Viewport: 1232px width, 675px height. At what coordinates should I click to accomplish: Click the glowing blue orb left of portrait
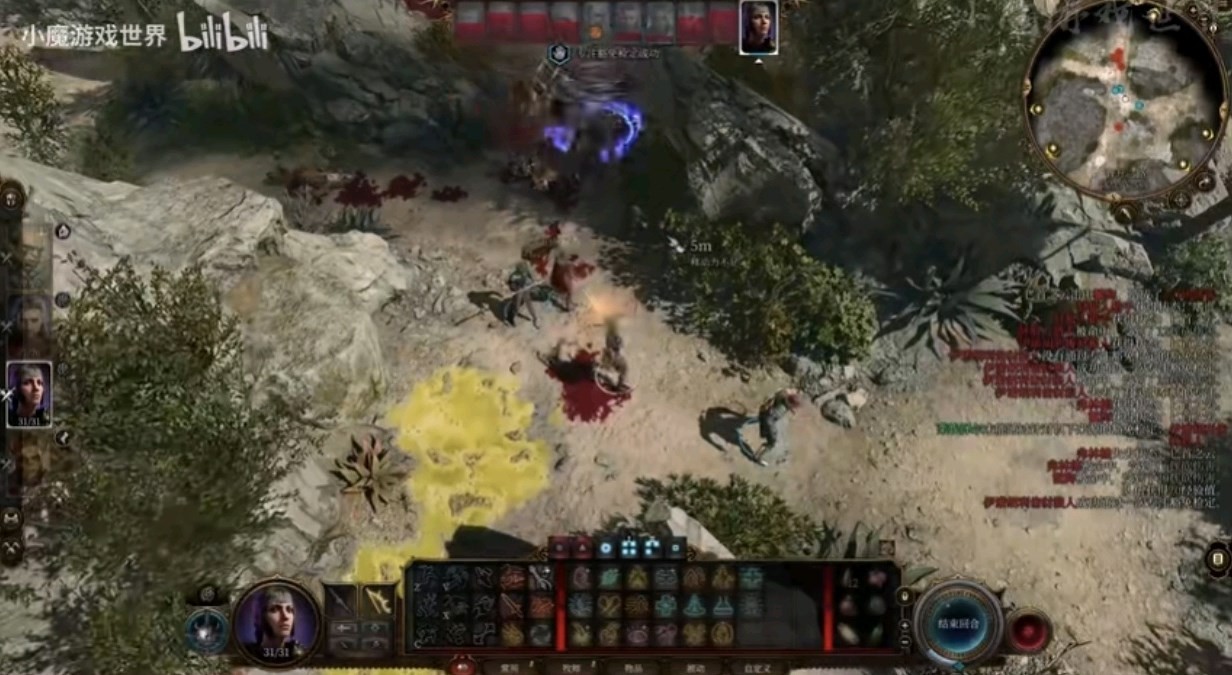click(x=207, y=632)
